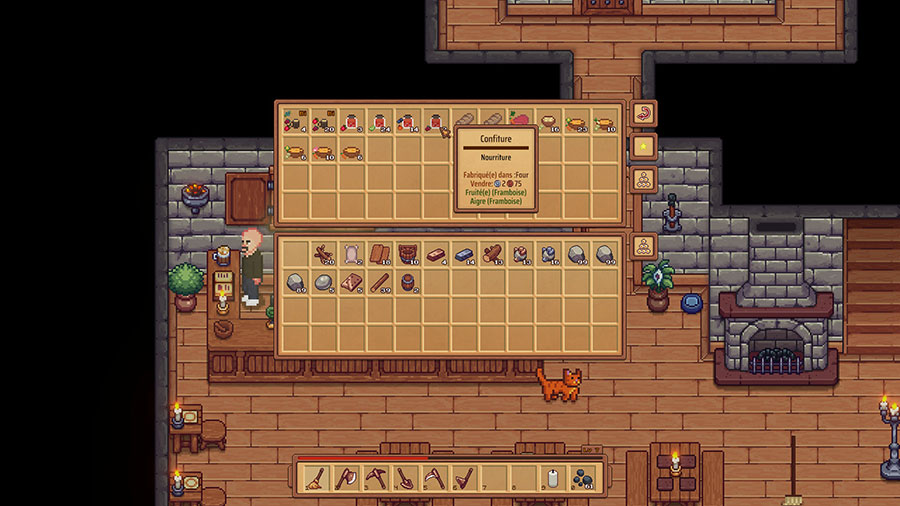900x506 pixels.
Task: Choose the pickaxe hotbar slot
Action: point(374,478)
